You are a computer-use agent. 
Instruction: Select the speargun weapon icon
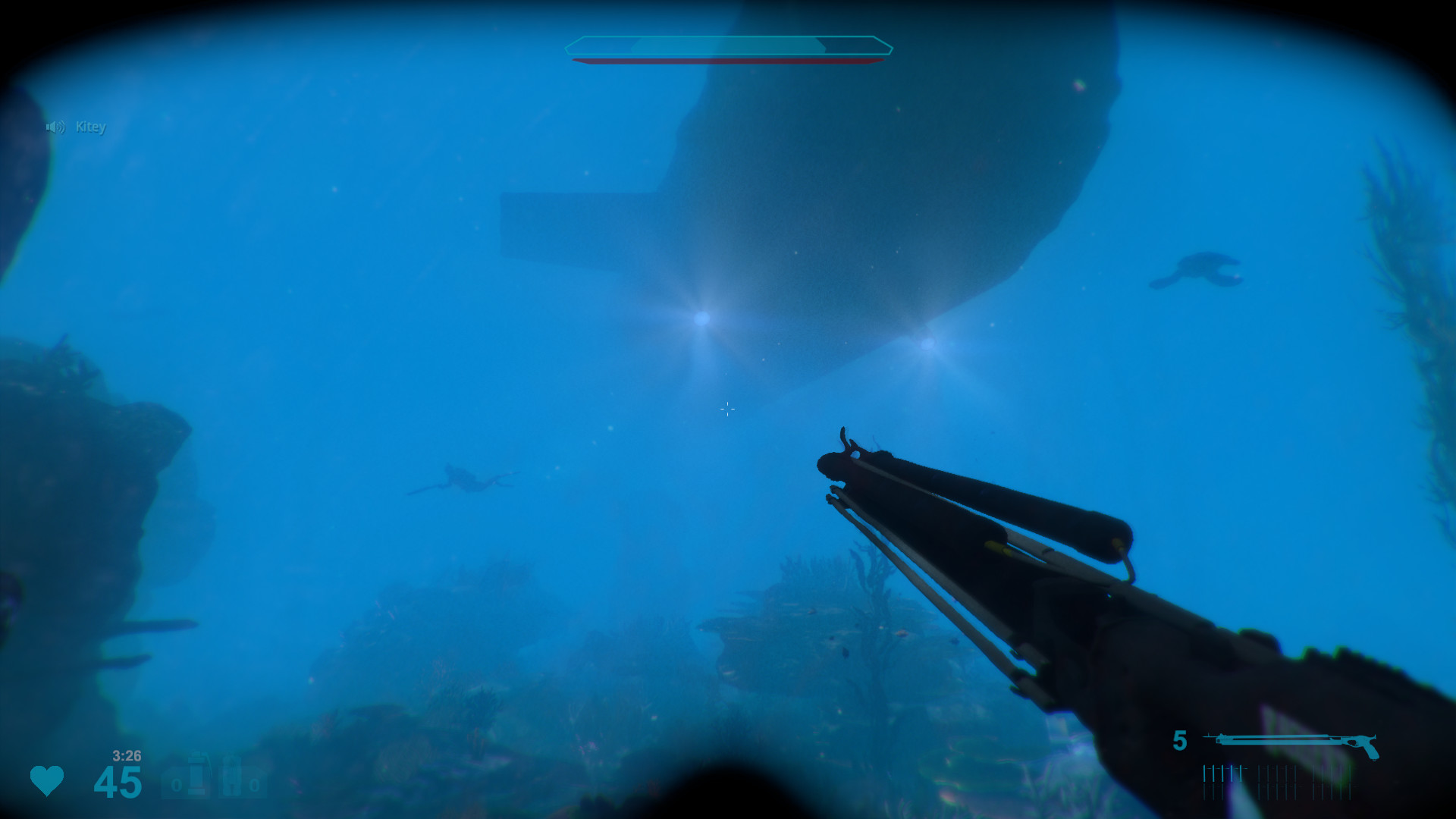pyautogui.click(x=1289, y=739)
